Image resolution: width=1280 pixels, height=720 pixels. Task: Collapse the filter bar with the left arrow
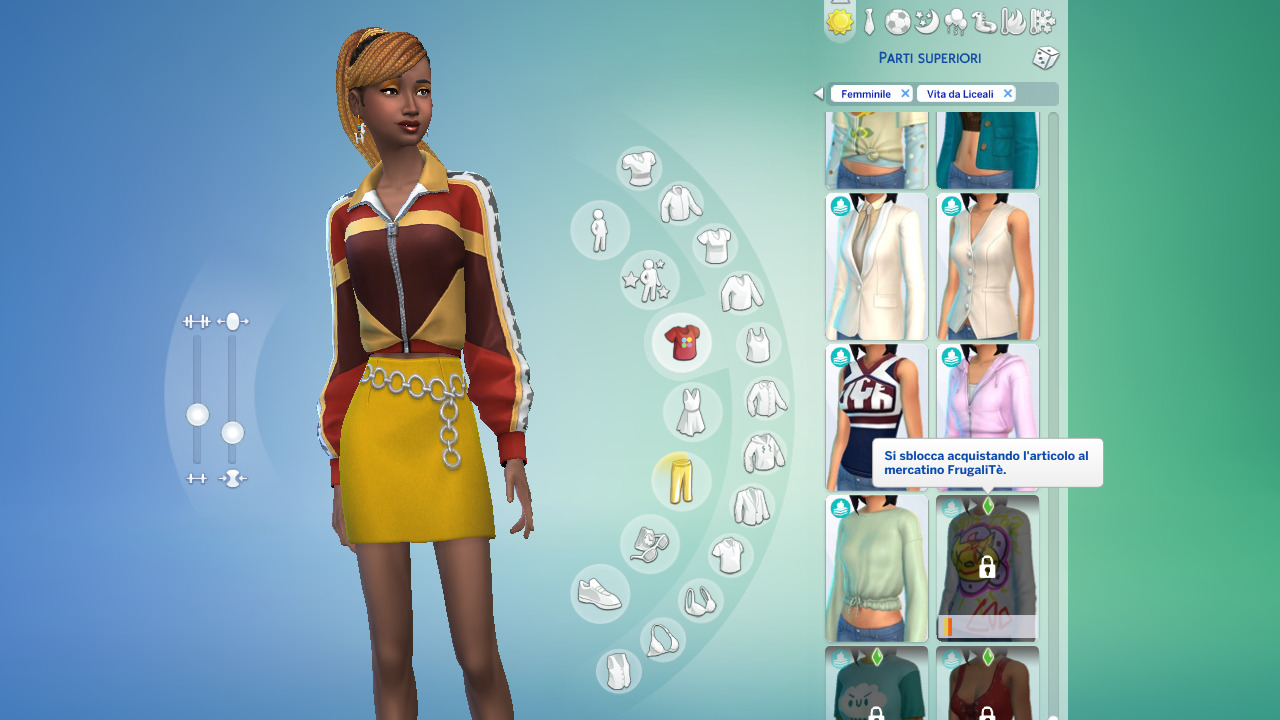[x=818, y=93]
